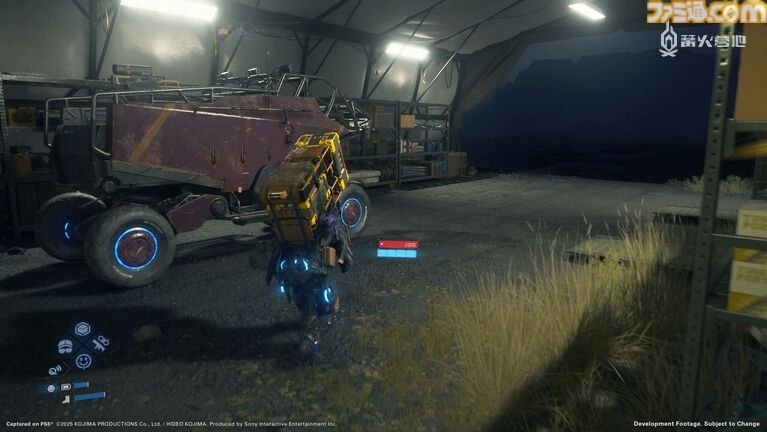The width and height of the screenshot is (767, 432).
Task: Open the cargo box icon in the quick menu
Action: coord(83,328)
